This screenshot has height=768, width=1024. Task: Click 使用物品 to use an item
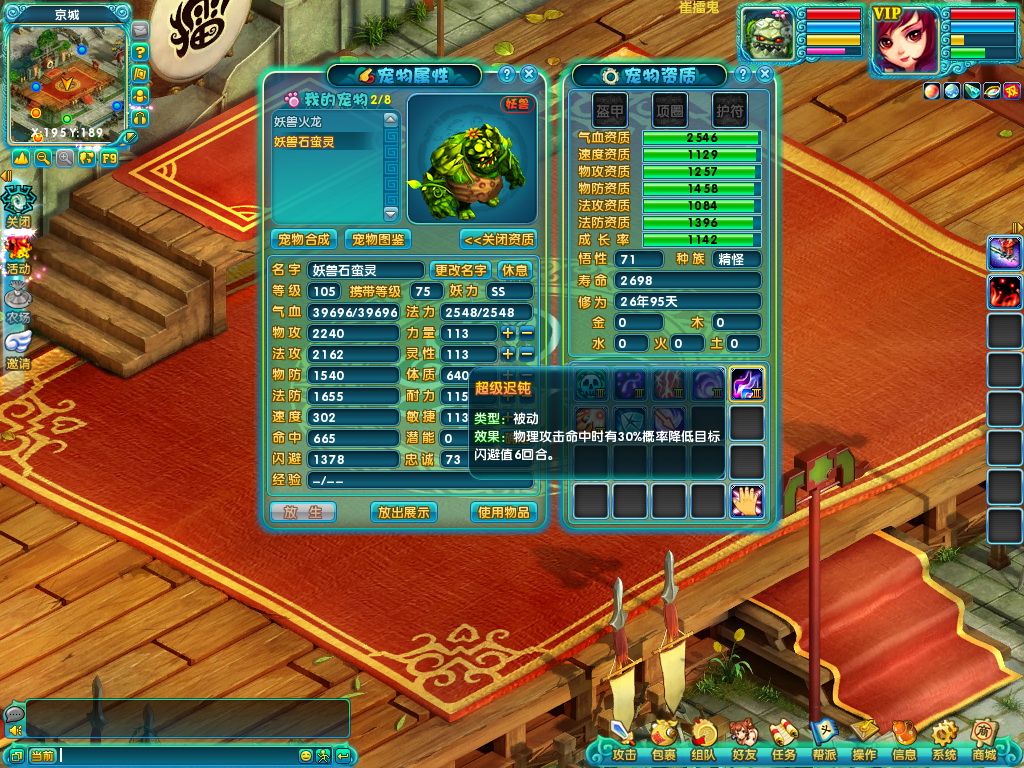(502, 512)
